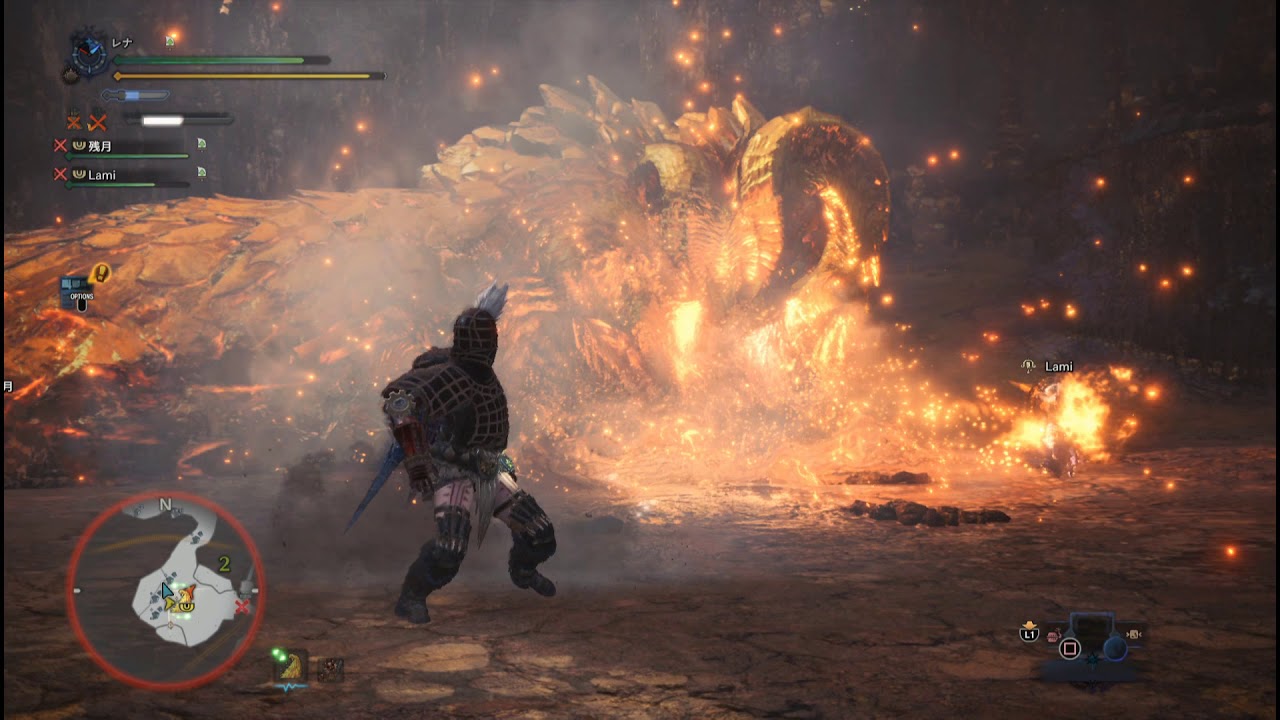Click the quest timer clock icon
1280x720 pixels.
coord(90,53)
